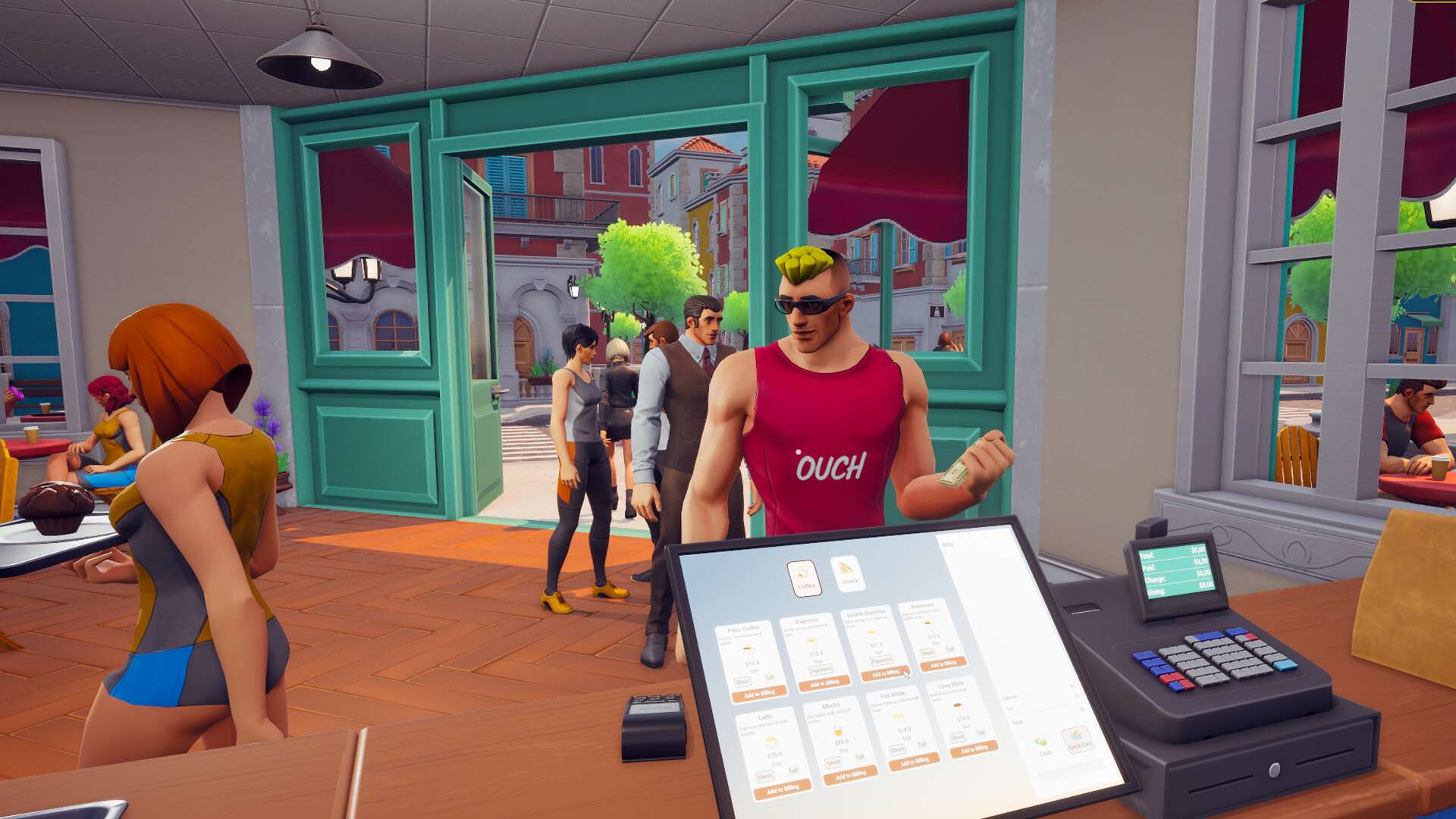The height and width of the screenshot is (819, 1456).
Task: Add Mocha to billing
Action: click(850, 775)
